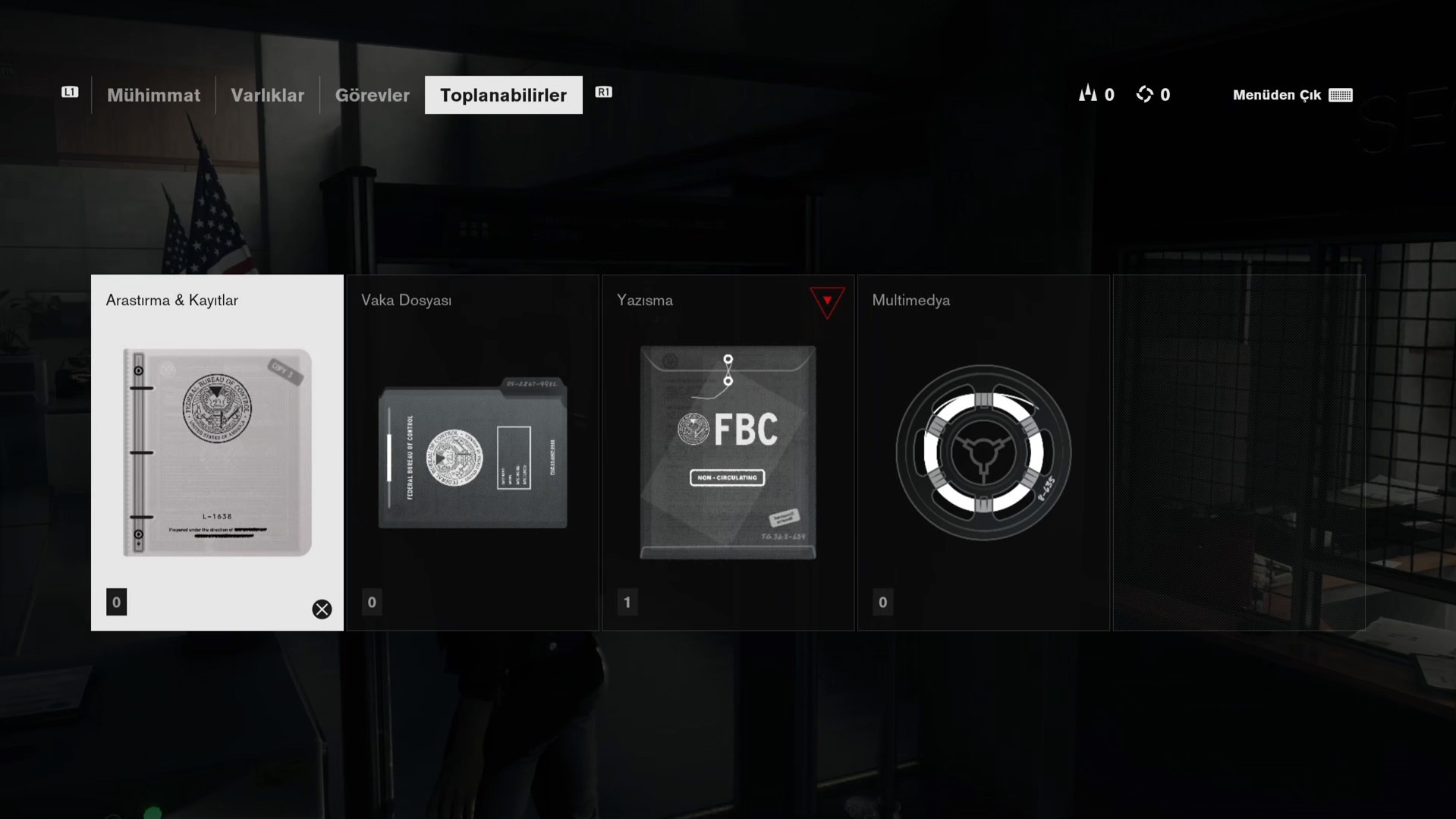
Task: Choose the Arastırma & Kayıtlar category card
Action: click(217, 452)
